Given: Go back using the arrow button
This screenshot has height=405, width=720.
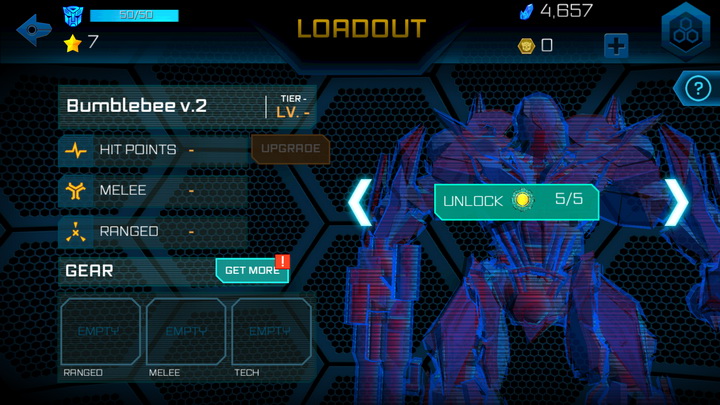Looking at the screenshot, I should coord(34,29).
